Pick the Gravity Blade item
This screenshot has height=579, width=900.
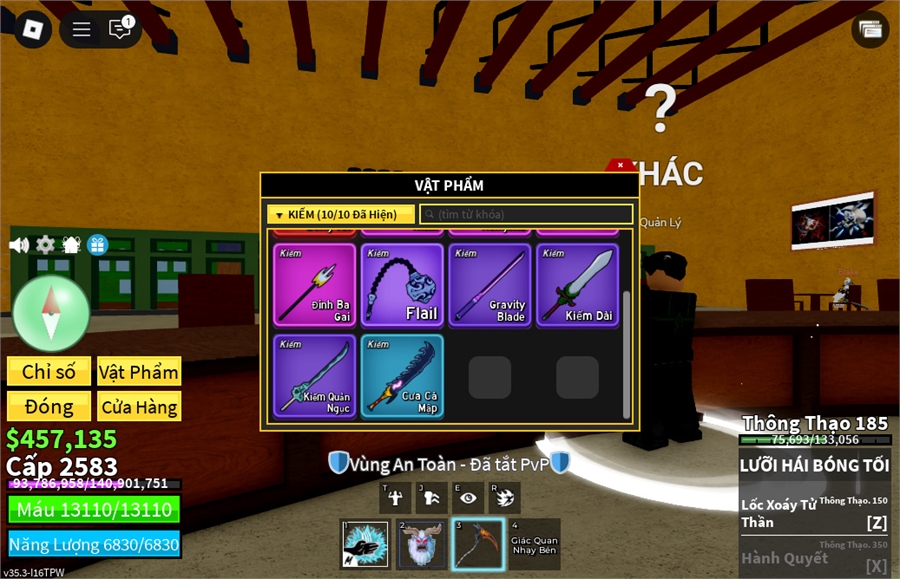[490, 285]
